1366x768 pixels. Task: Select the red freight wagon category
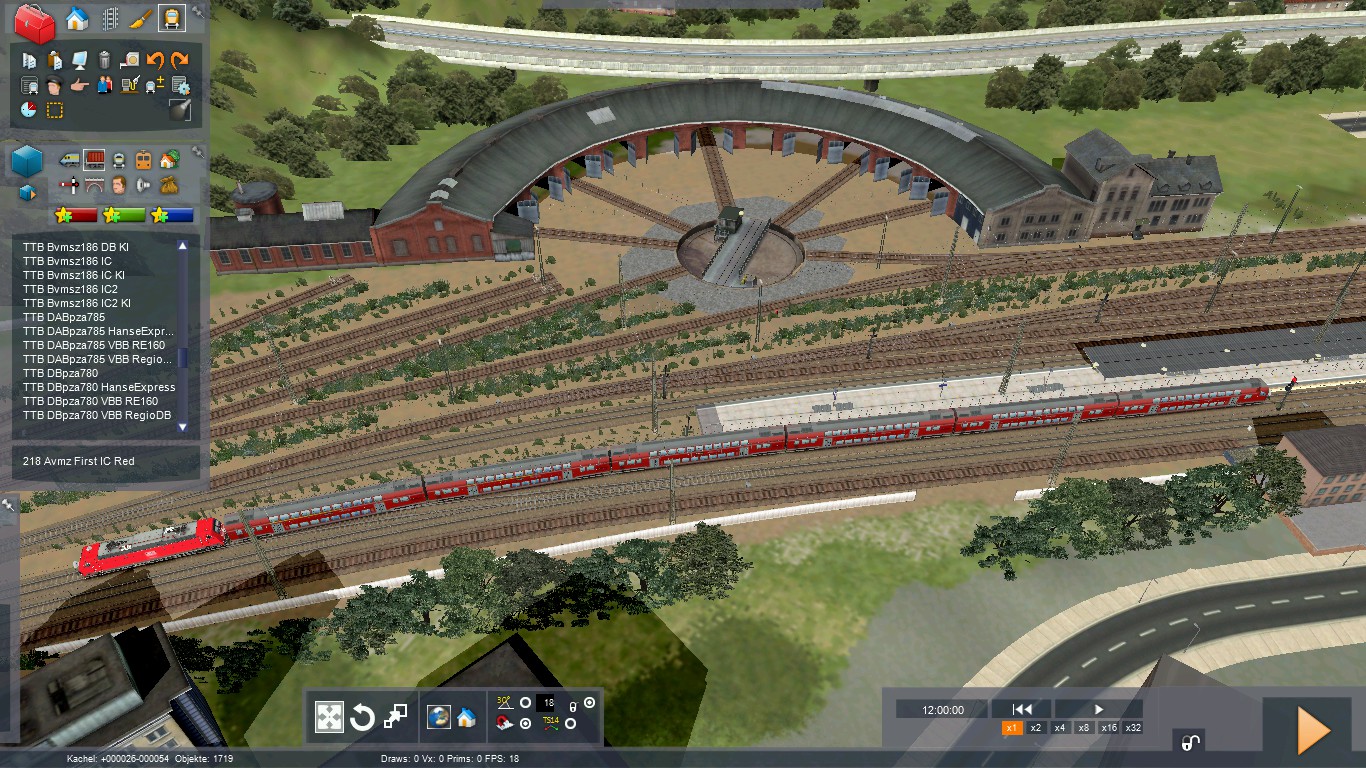pos(94,159)
